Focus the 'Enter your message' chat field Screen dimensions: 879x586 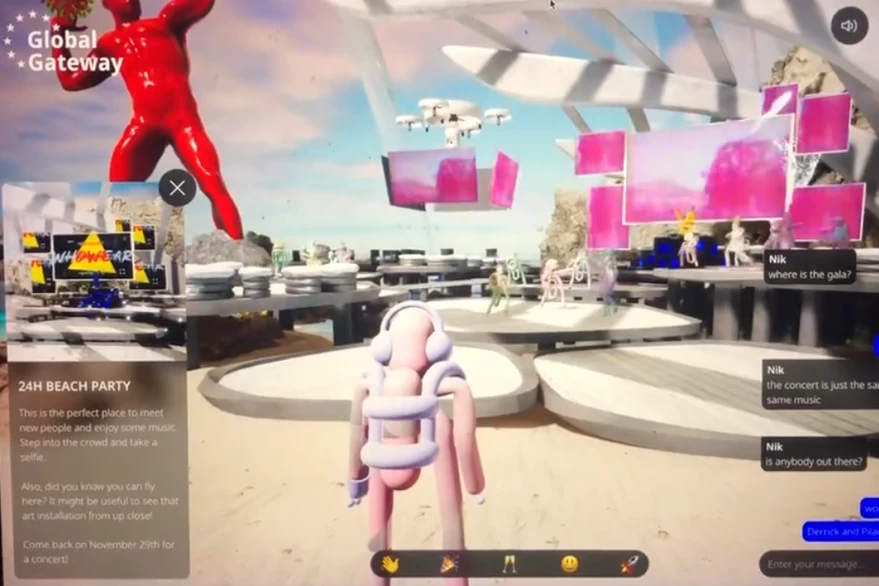pyautogui.click(x=818, y=565)
